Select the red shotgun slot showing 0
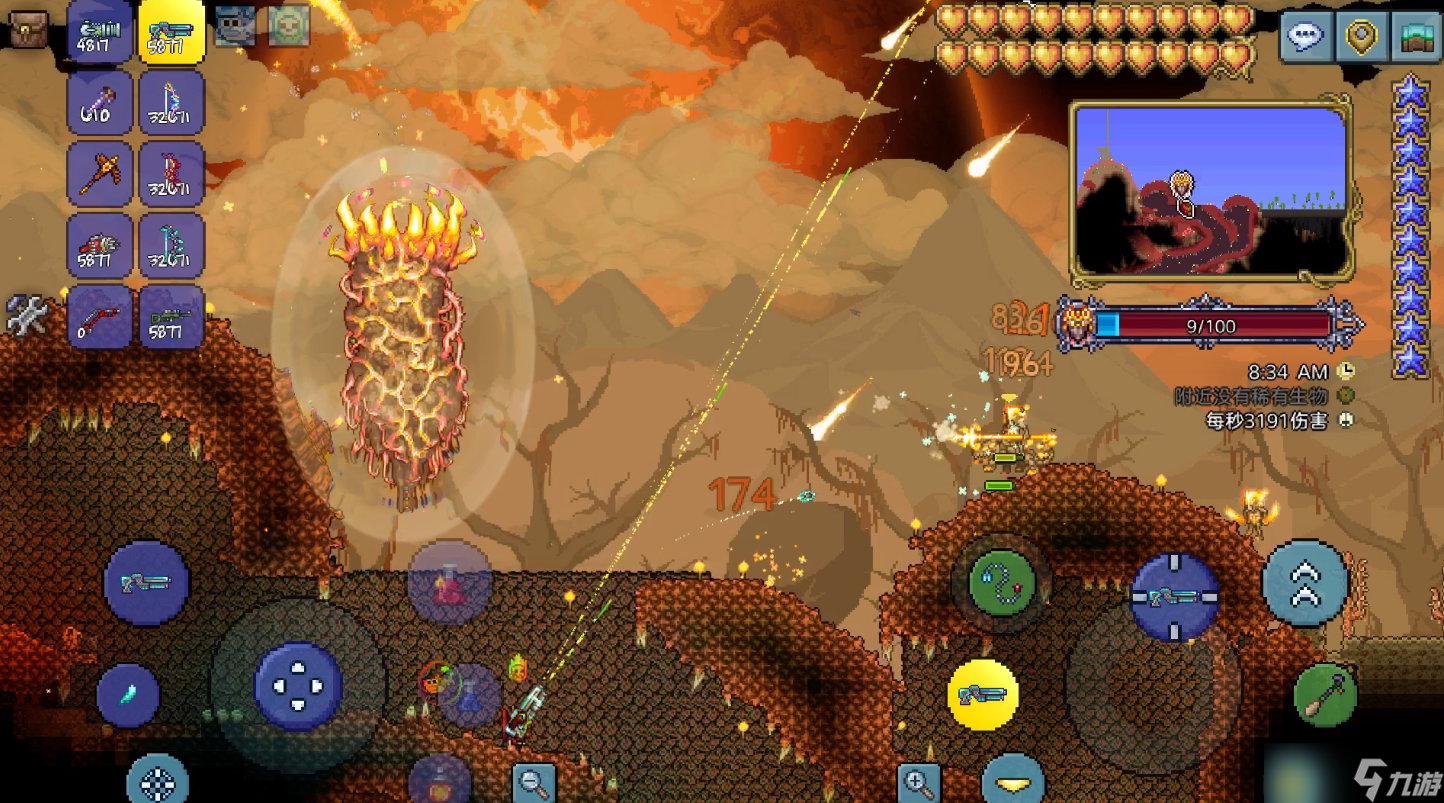This screenshot has width=1444, height=803. [100, 317]
